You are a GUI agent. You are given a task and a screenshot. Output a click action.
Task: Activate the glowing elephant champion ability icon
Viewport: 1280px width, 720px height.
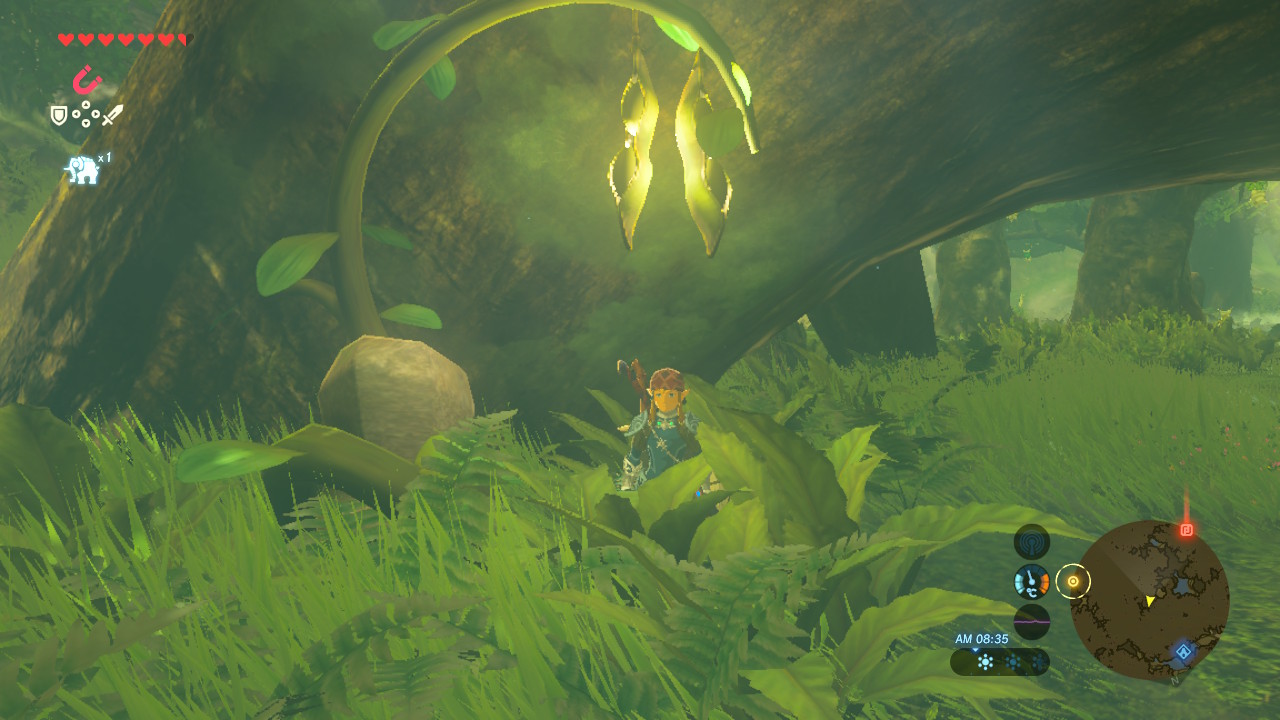point(82,170)
